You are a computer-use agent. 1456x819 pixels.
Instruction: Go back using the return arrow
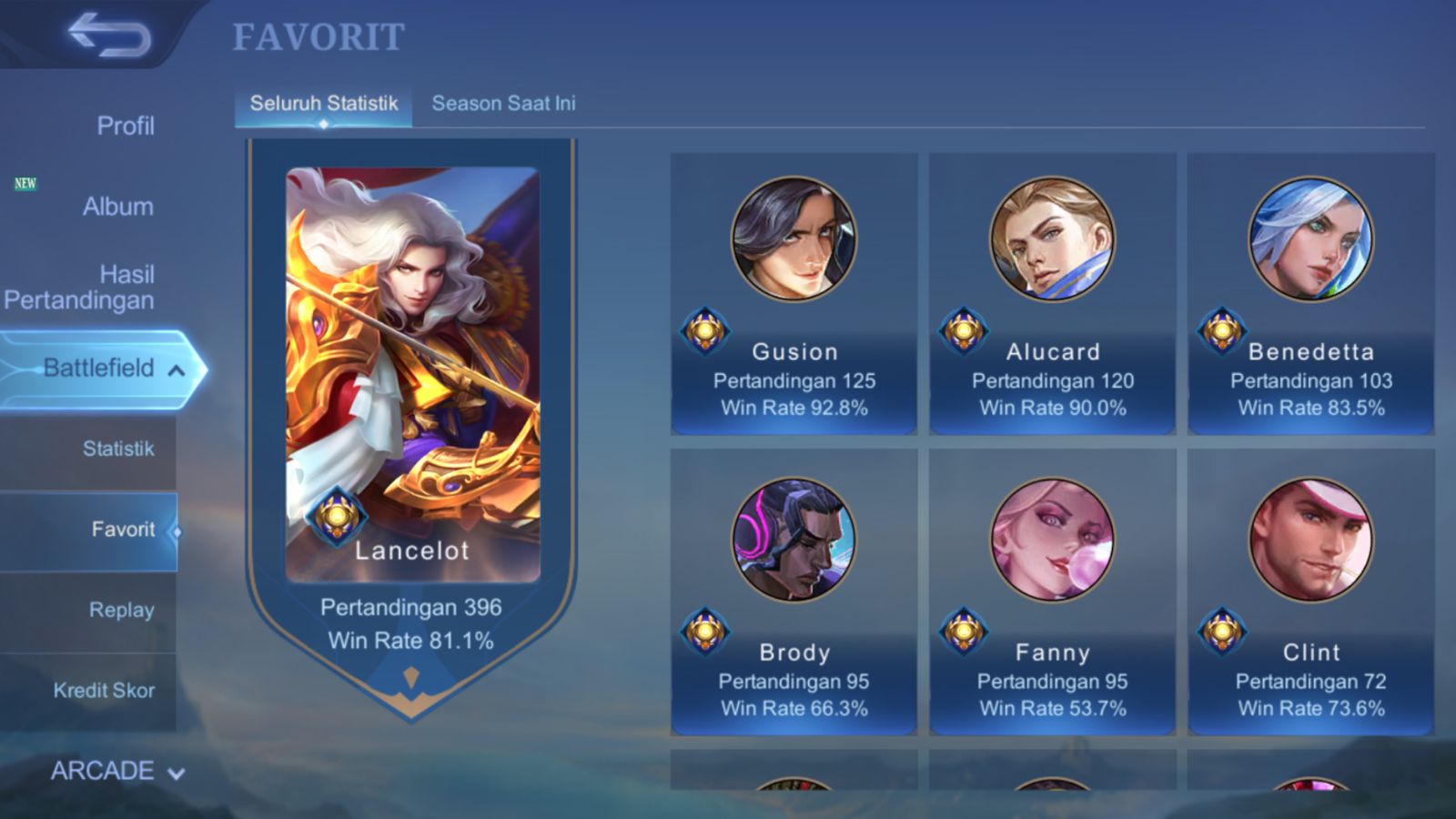point(109,35)
